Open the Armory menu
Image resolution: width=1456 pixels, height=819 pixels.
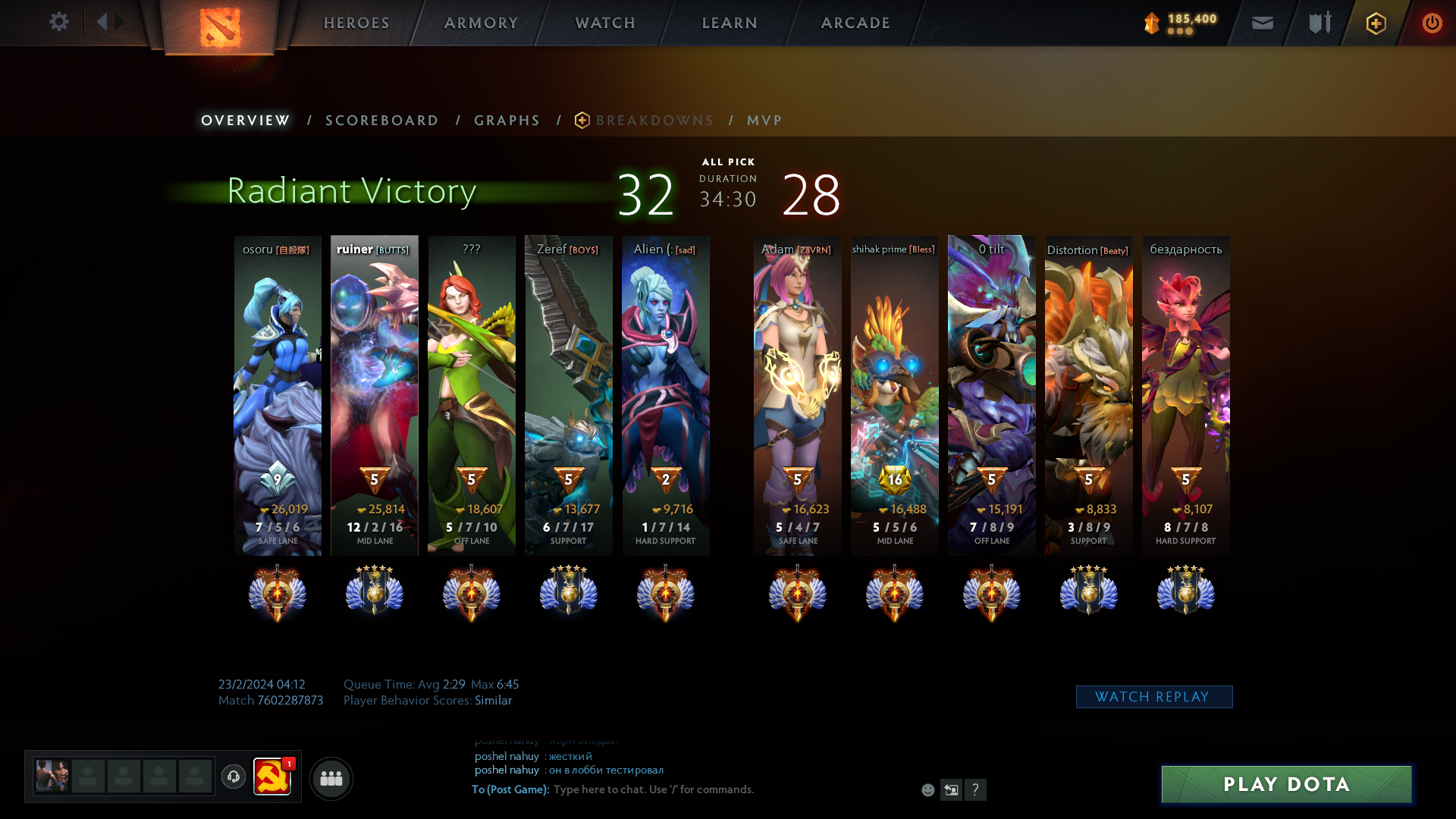[481, 23]
